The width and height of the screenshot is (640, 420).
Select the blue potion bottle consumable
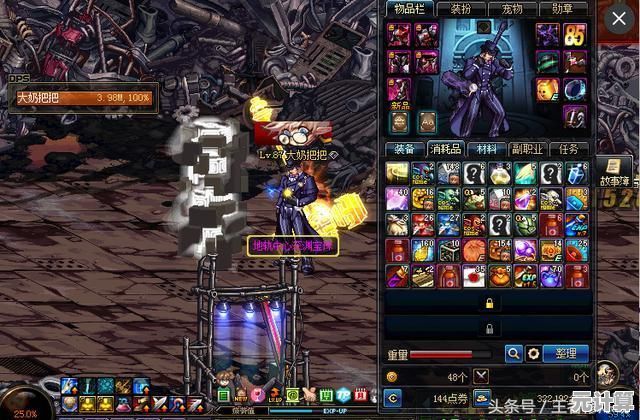pyautogui.click(x=574, y=173)
